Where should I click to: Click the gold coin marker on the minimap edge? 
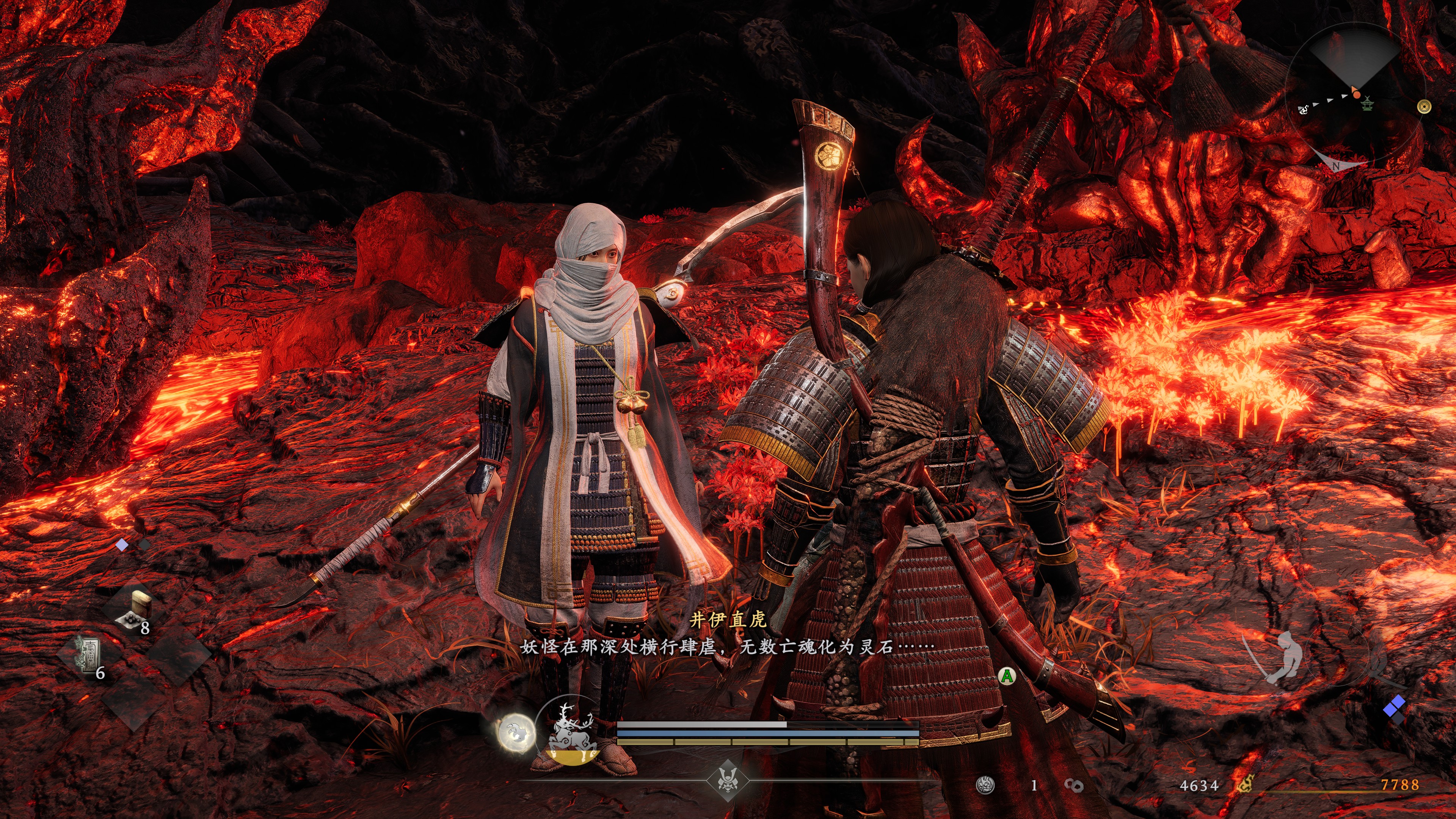coord(1425,106)
